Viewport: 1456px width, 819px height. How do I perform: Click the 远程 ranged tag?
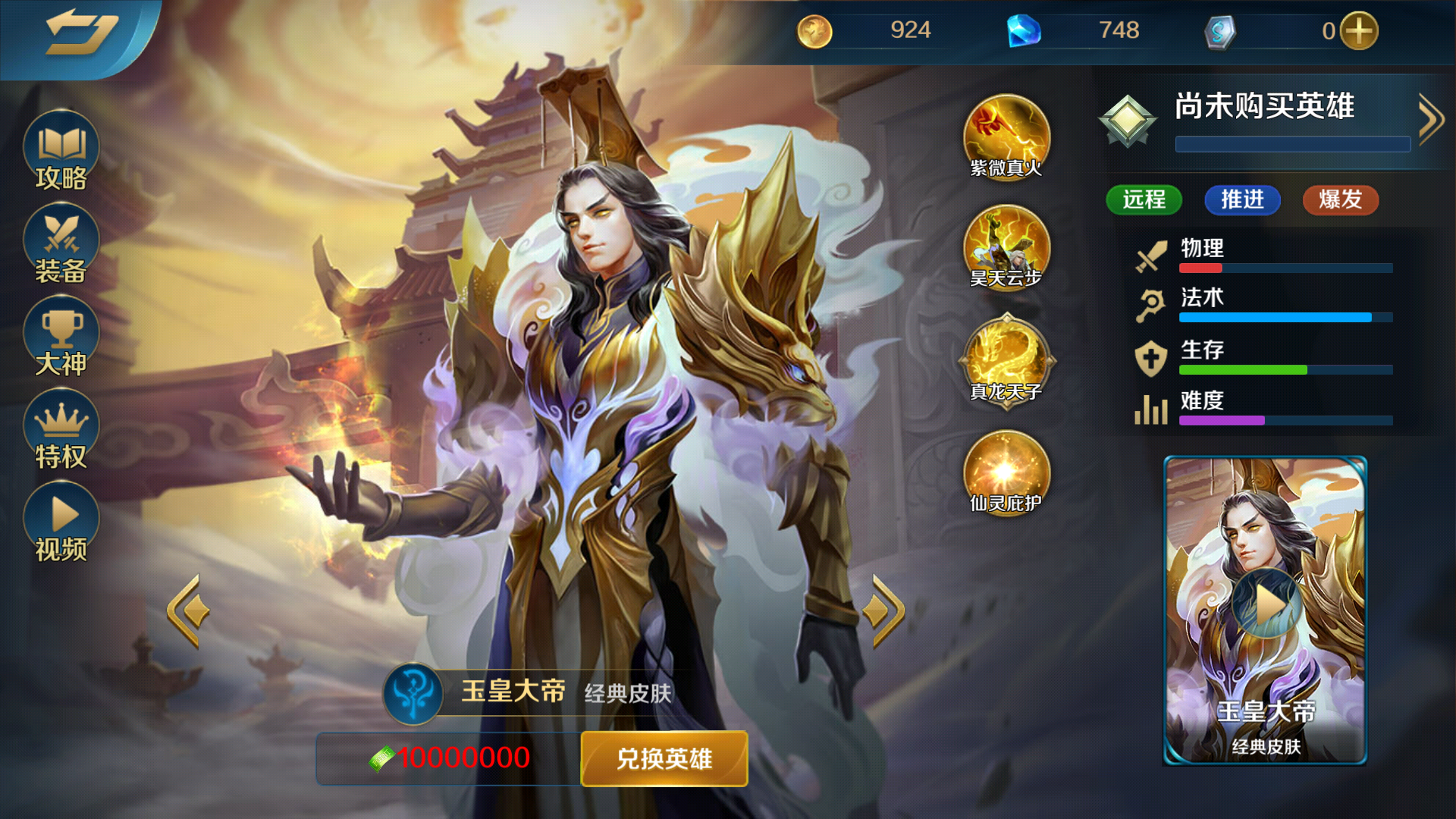click(1144, 200)
